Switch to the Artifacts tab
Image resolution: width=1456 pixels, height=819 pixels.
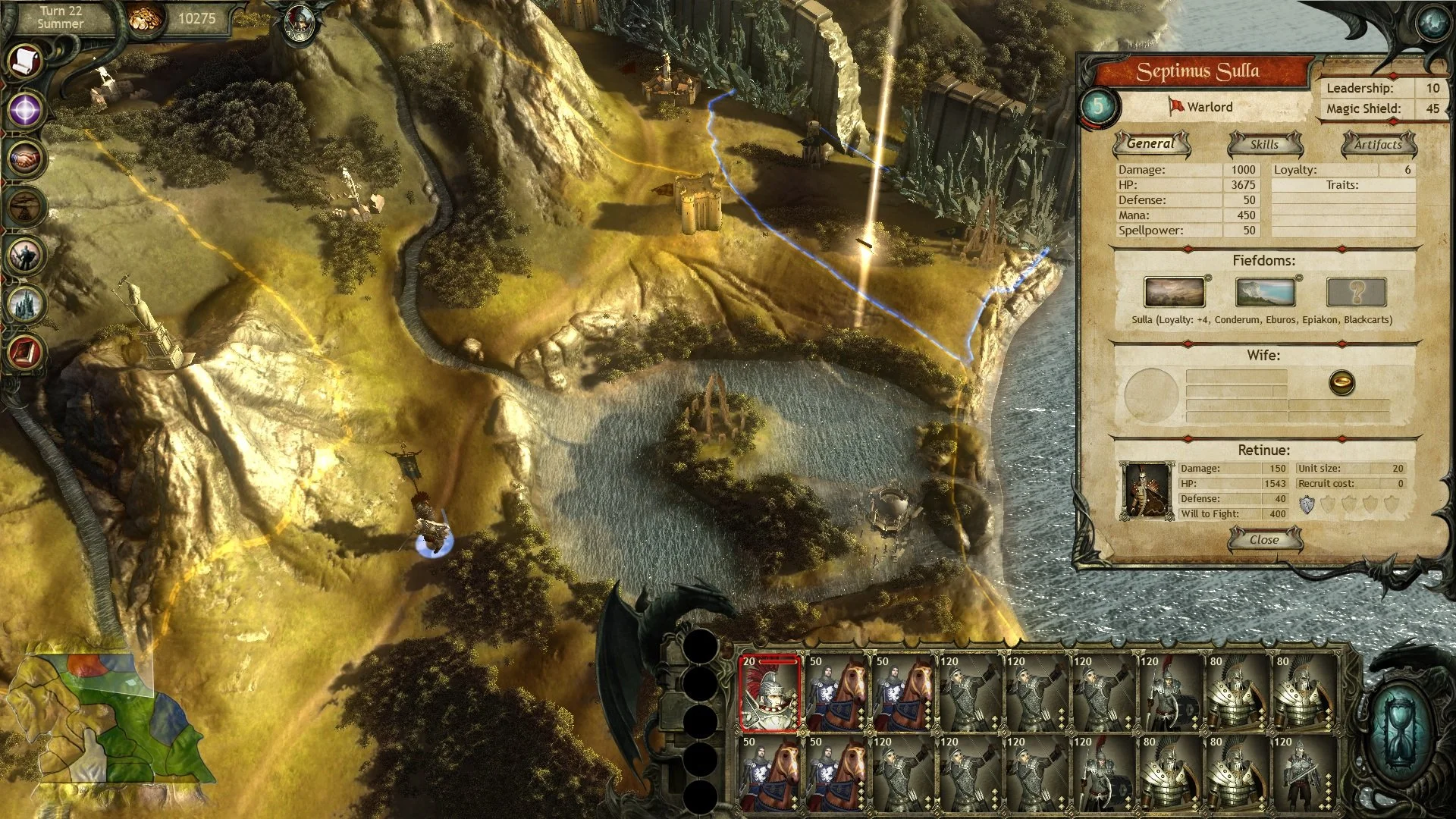click(x=1379, y=144)
